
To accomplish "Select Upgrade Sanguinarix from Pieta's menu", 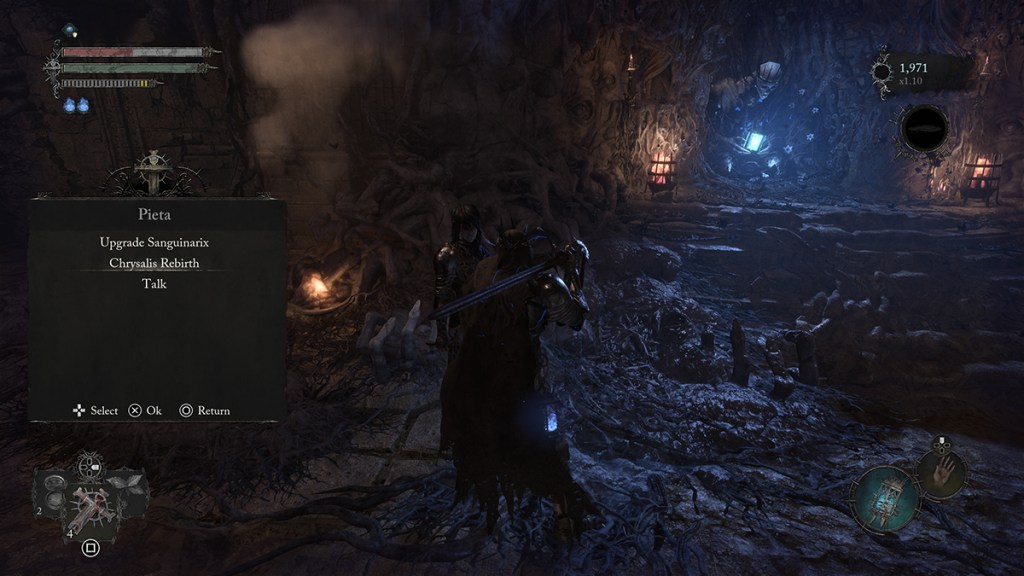I will coord(153,242).
